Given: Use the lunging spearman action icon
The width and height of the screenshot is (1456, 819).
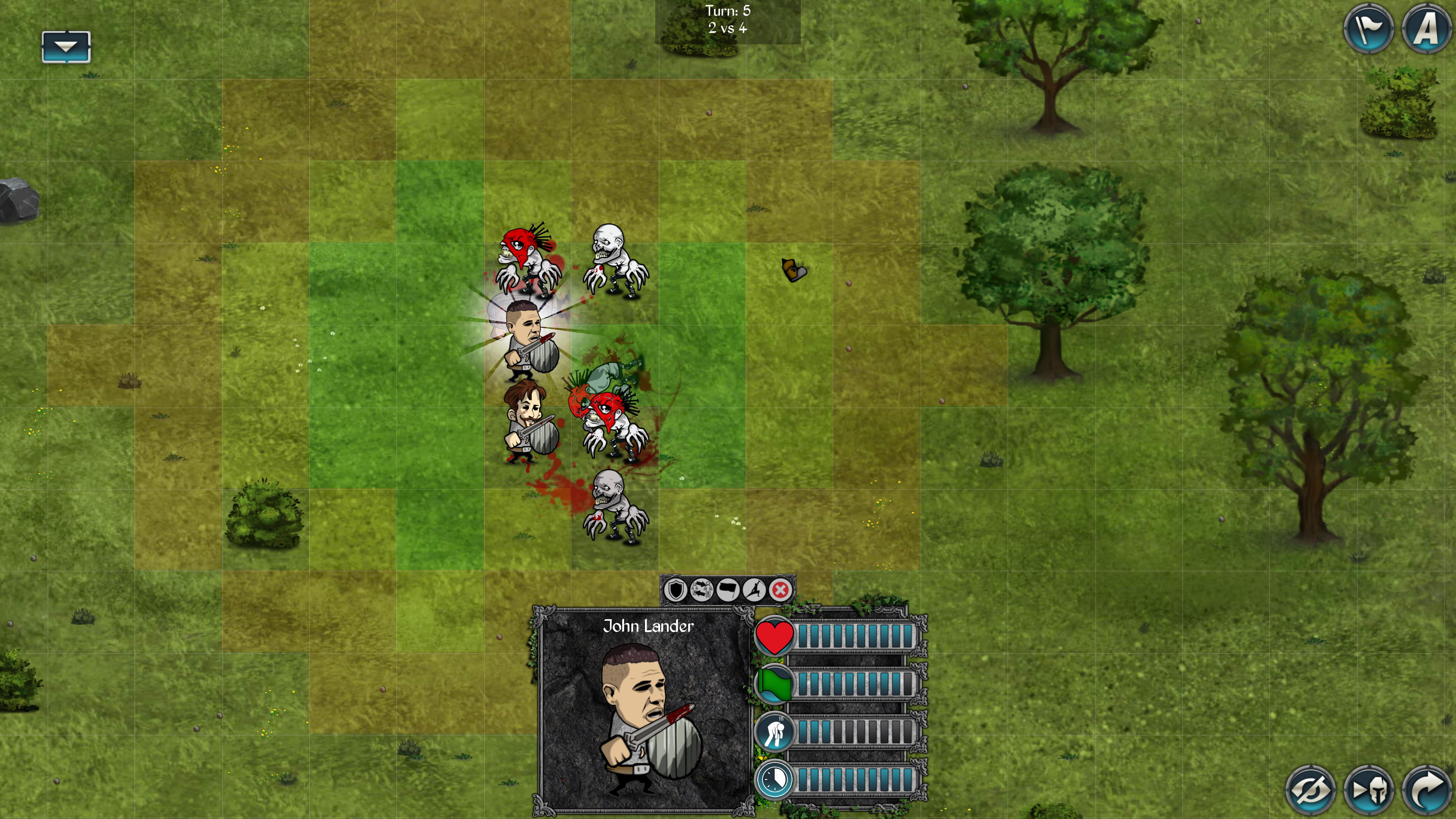Looking at the screenshot, I should (x=754, y=590).
